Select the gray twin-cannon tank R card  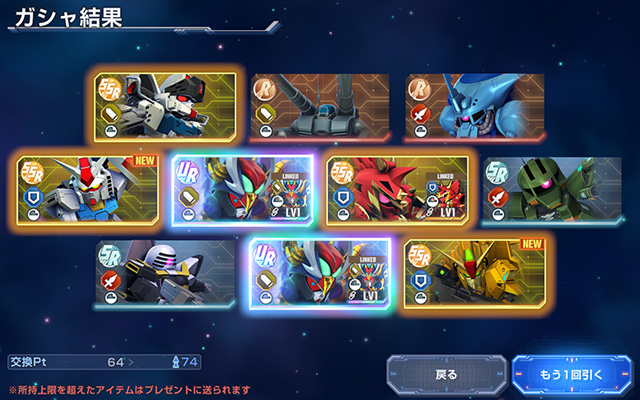320,106
